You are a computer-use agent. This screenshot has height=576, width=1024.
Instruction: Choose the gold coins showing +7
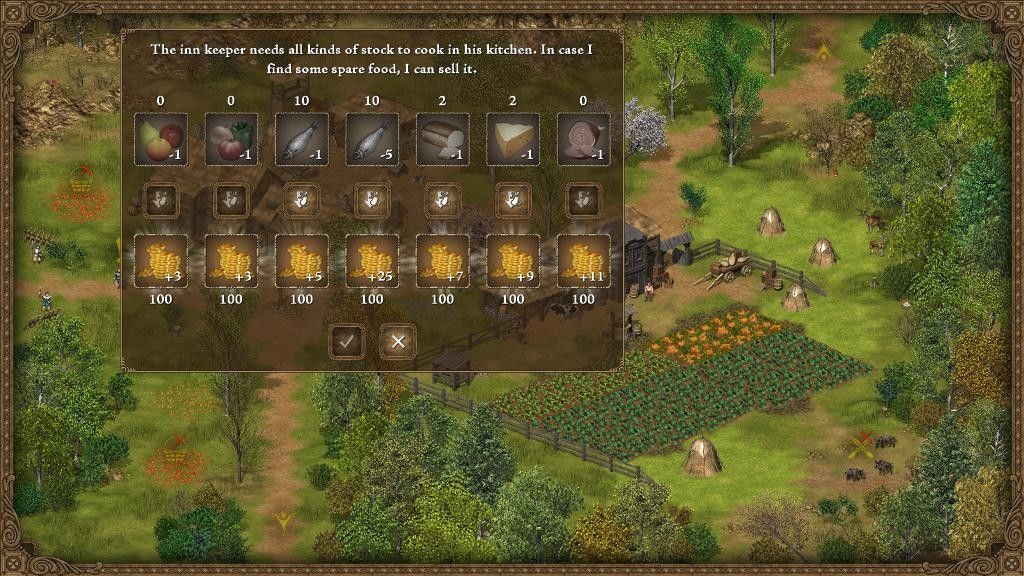click(443, 261)
